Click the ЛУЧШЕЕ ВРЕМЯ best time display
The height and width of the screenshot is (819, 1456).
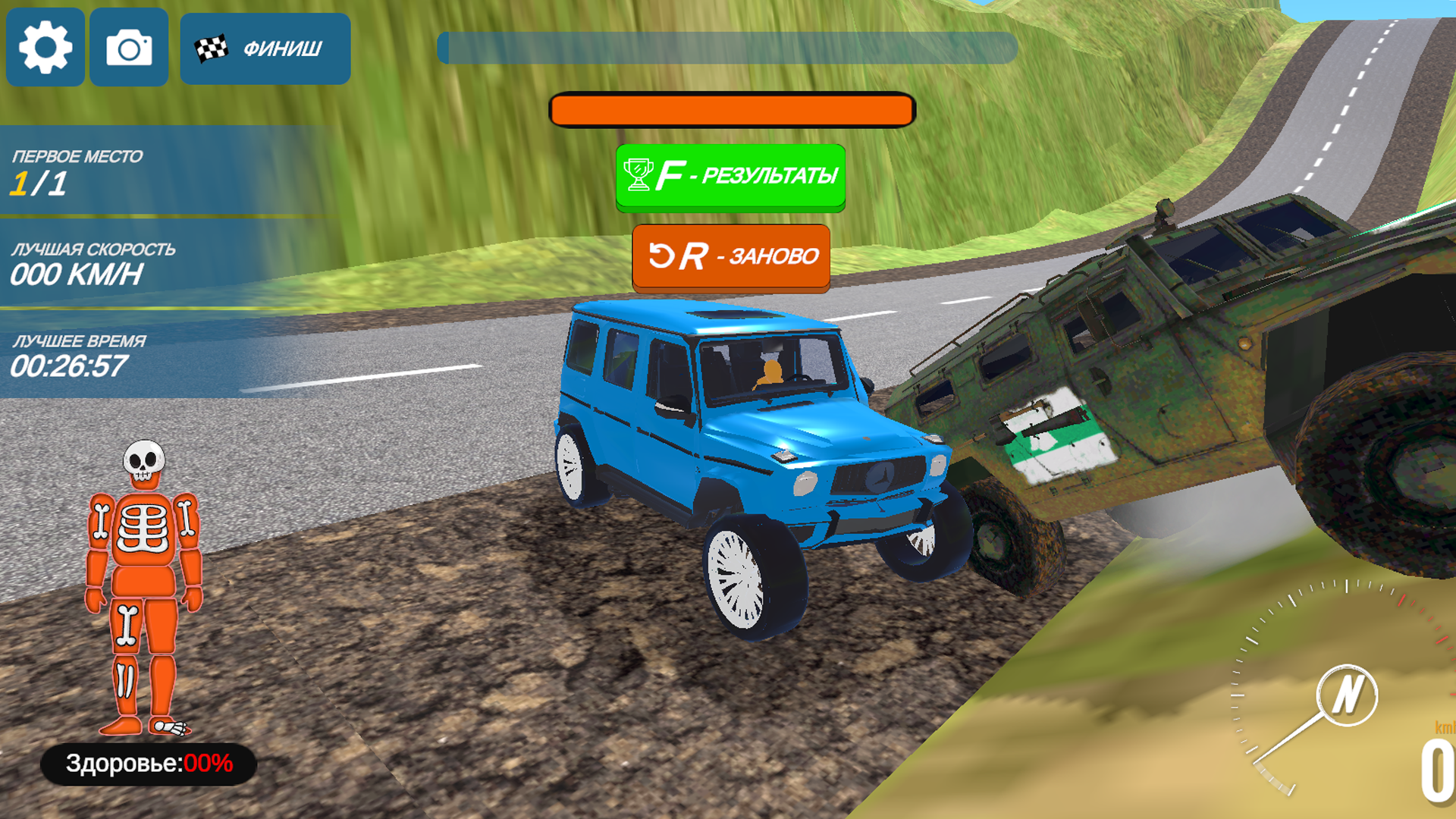point(76,356)
